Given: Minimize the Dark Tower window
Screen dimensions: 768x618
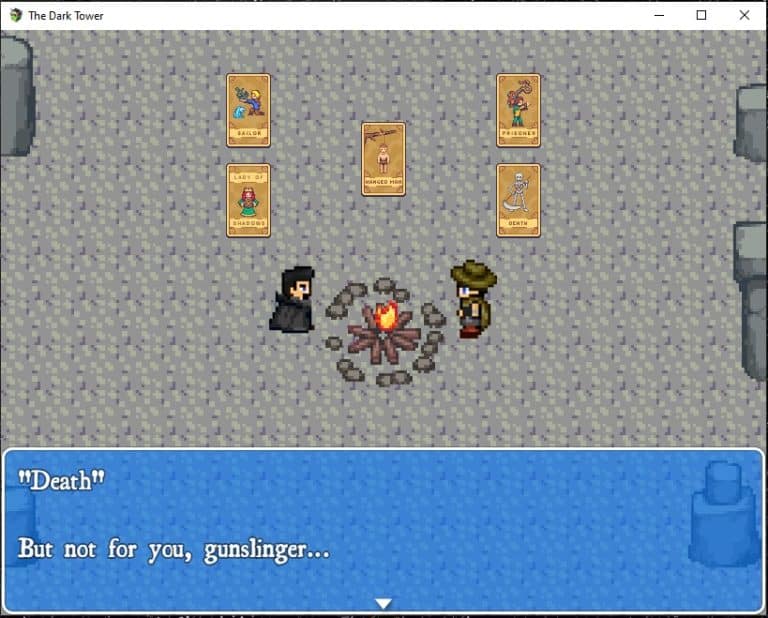Looking at the screenshot, I should (659, 15).
